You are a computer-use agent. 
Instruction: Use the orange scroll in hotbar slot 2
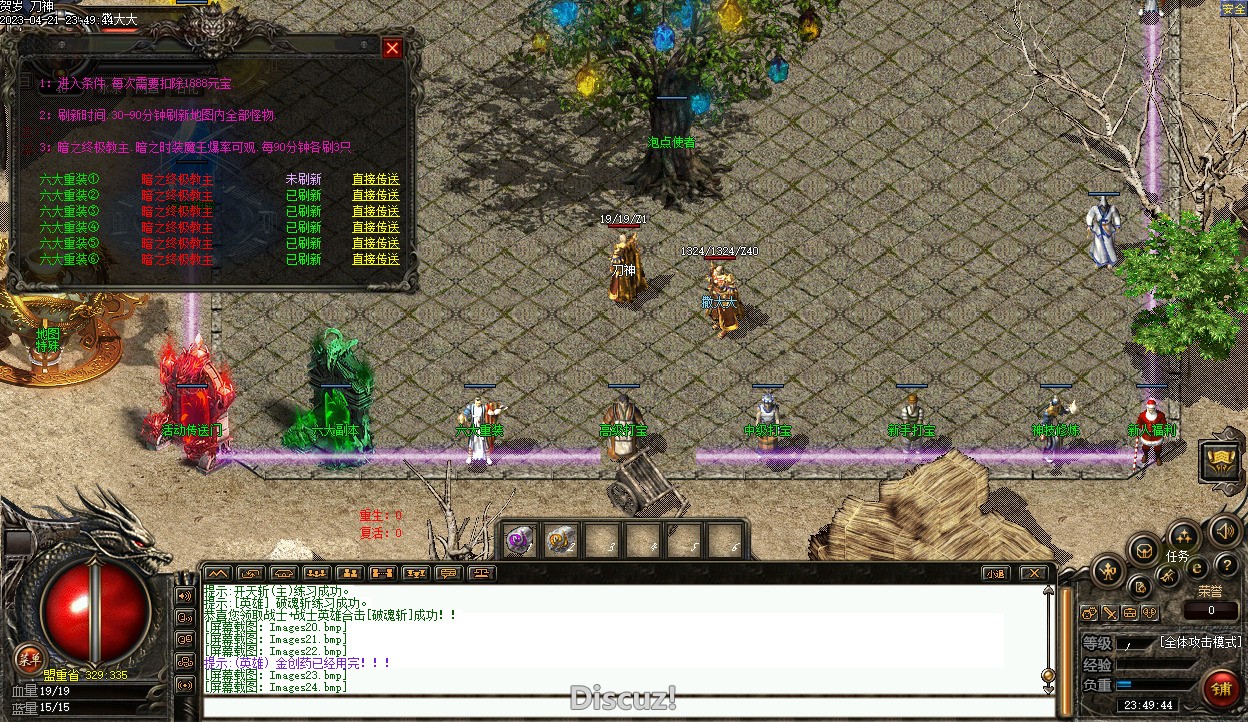coord(559,540)
